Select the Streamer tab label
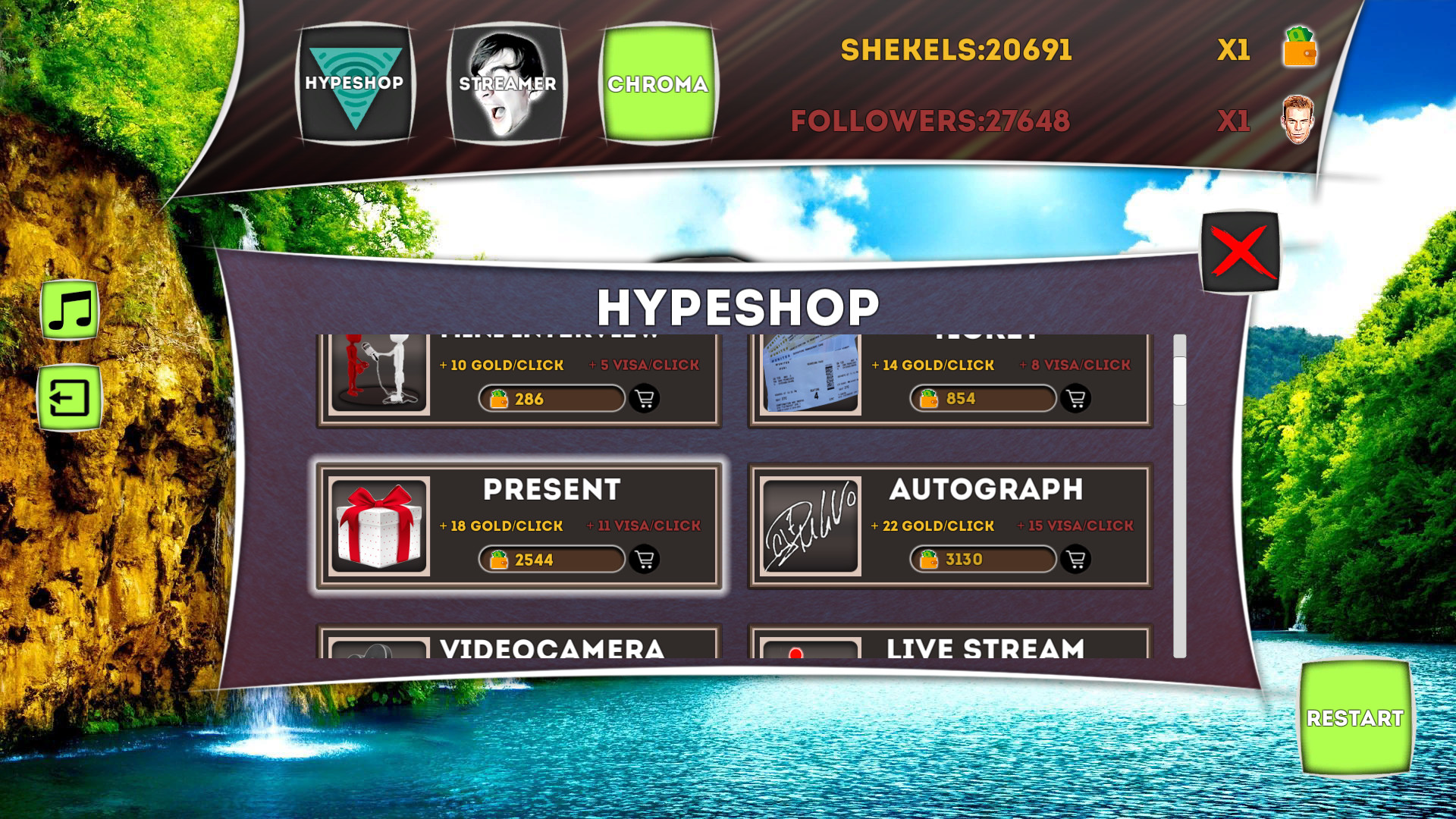Screen dimensions: 1456x819 point(505,83)
